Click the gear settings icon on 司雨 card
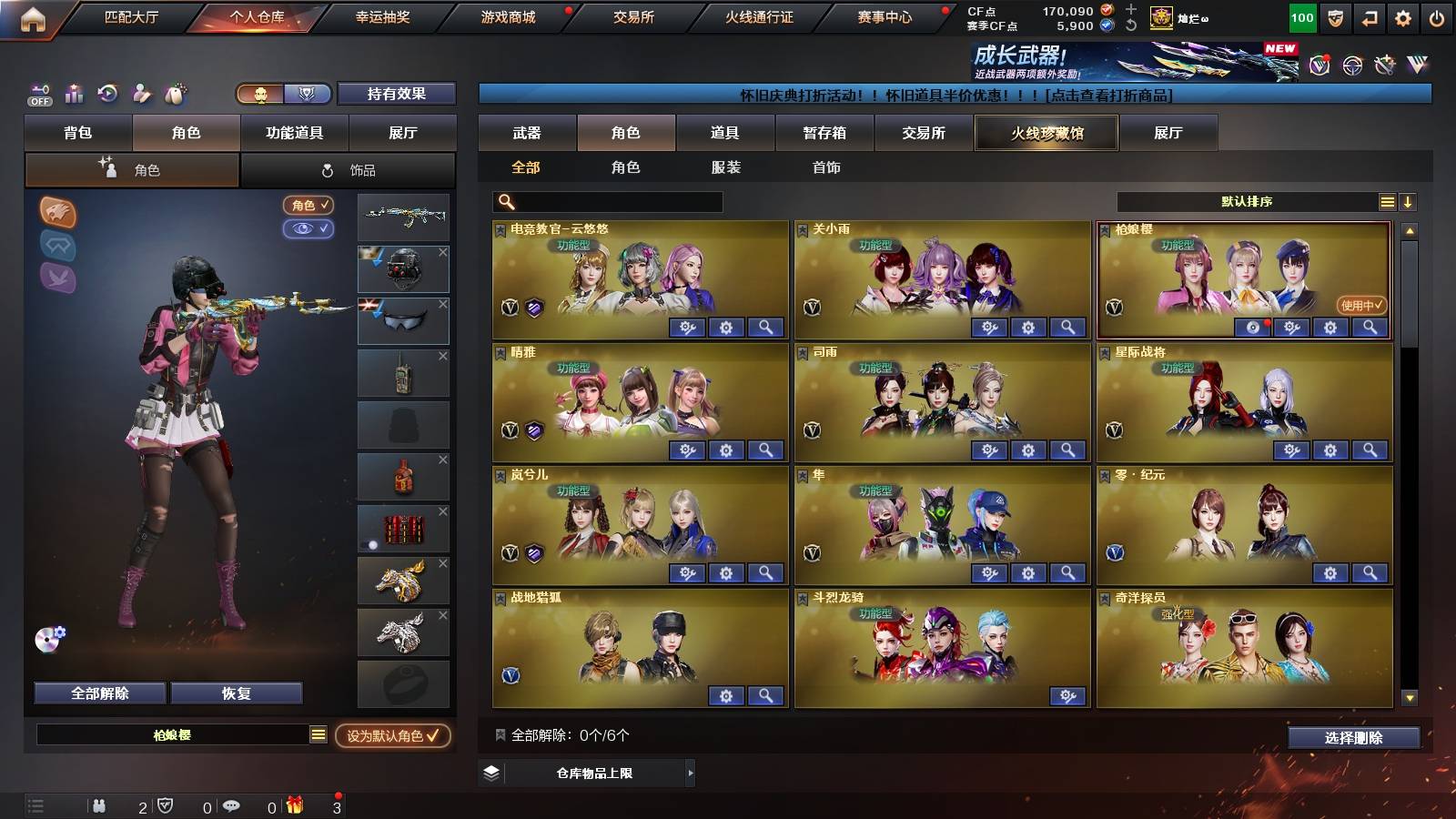The height and width of the screenshot is (819, 1456). pyautogui.click(x=1028, y=450)
